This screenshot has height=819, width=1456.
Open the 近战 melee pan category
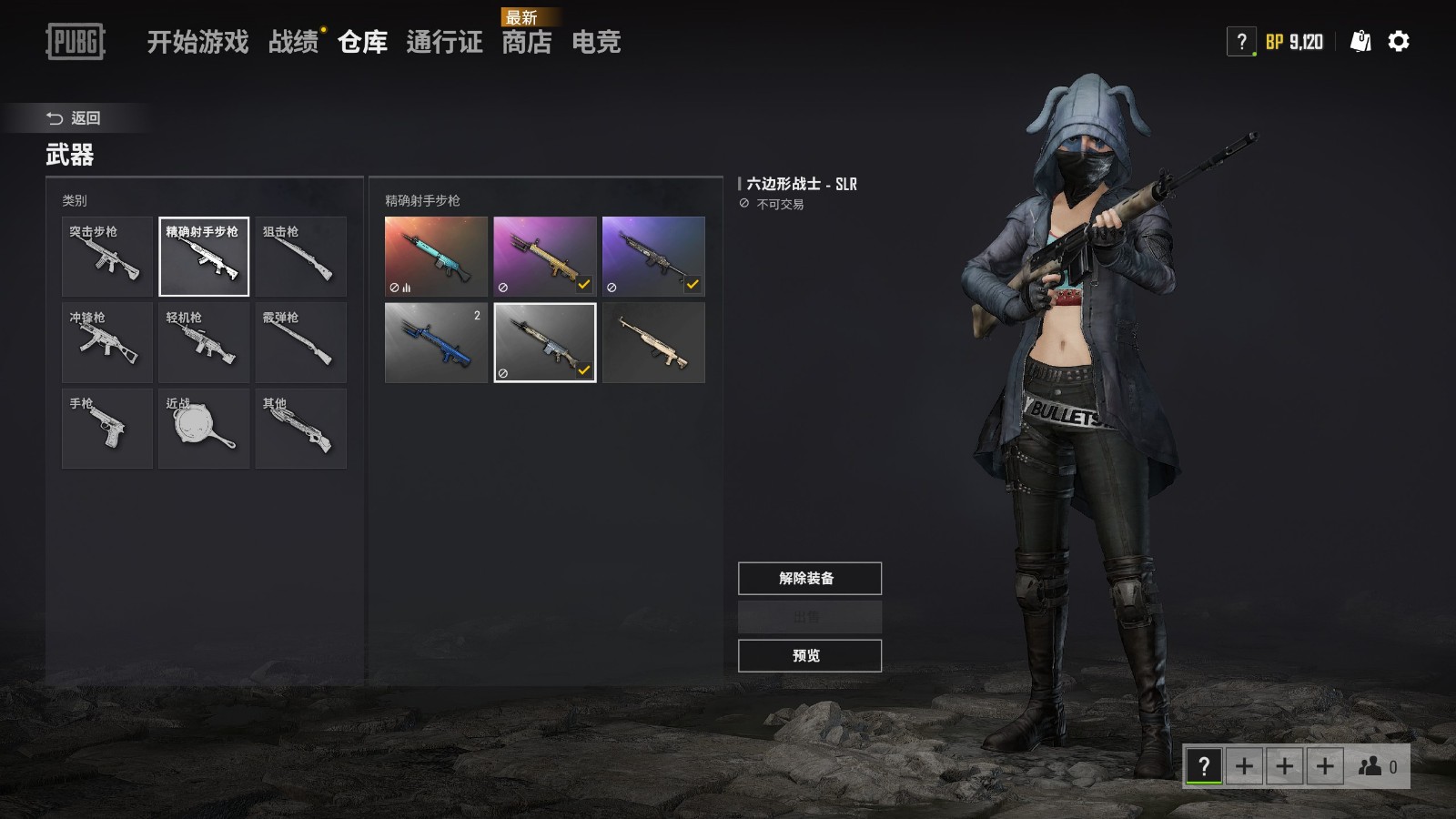(204, 428)
